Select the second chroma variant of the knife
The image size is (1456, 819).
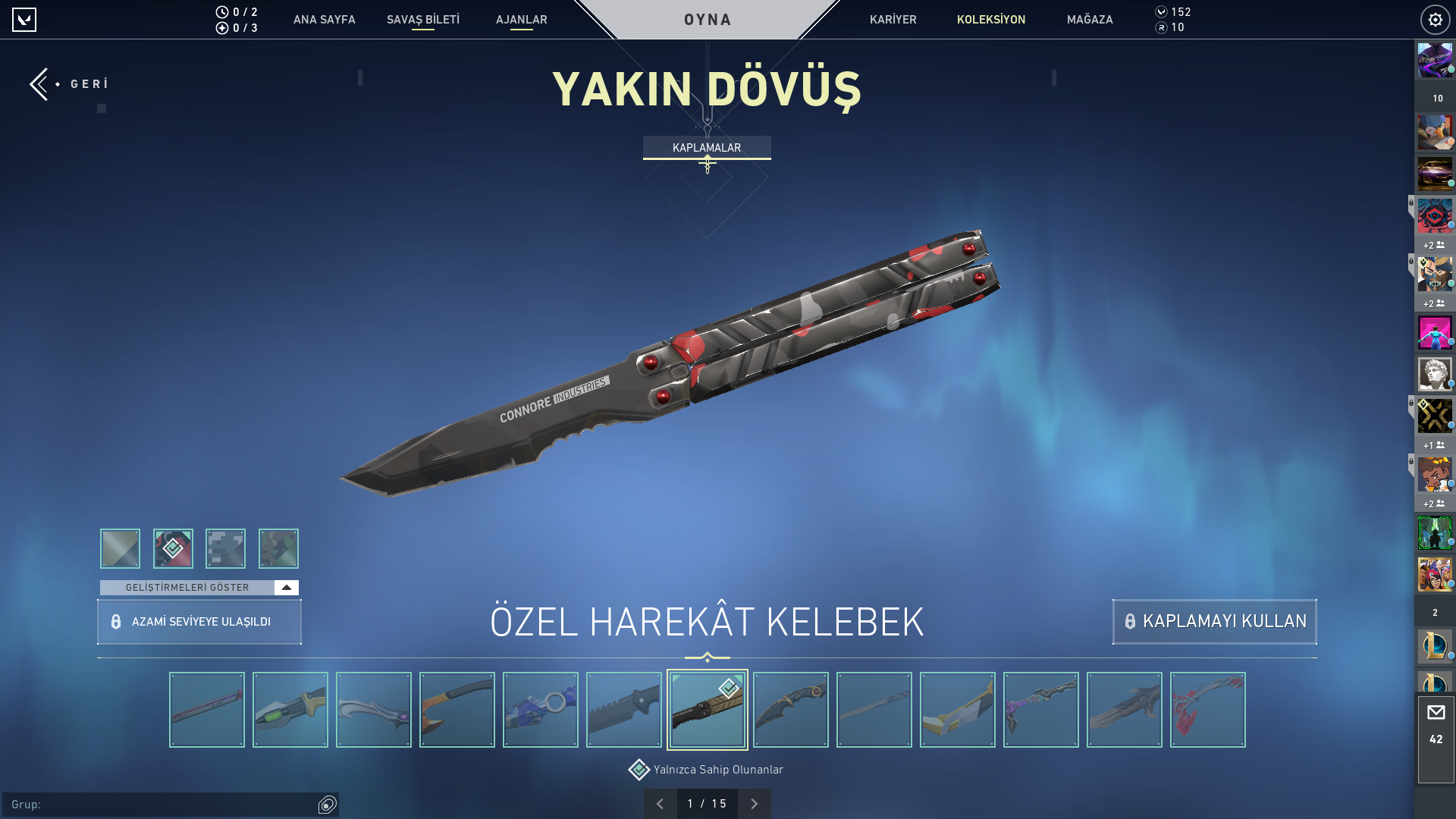(x=172, y=548)
